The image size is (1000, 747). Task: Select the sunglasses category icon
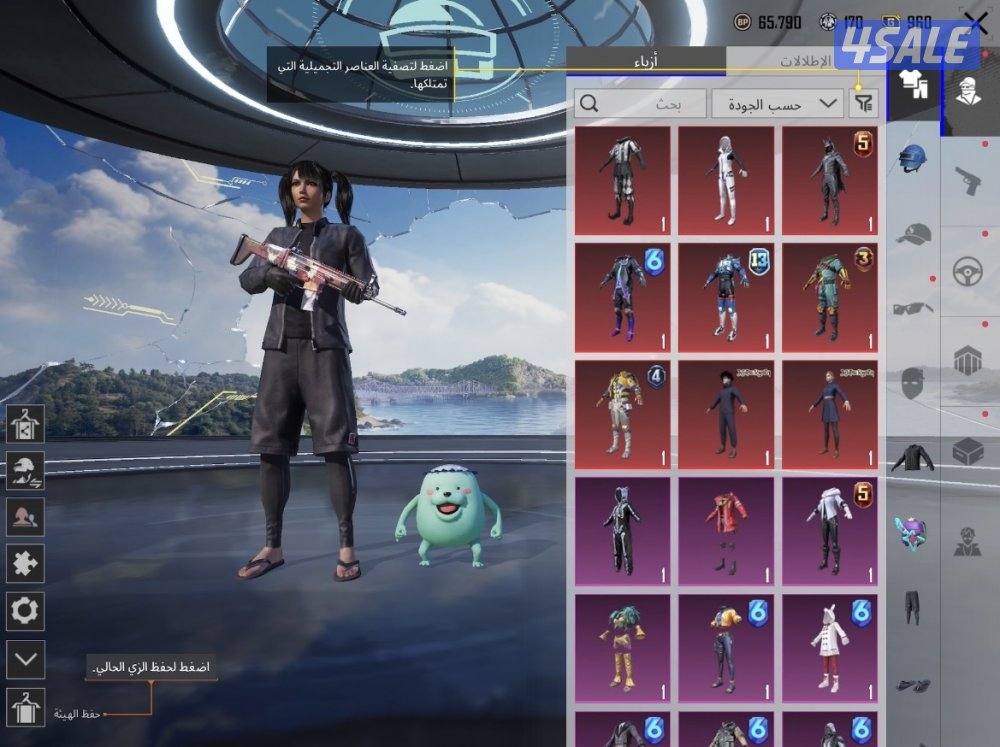click(x=912, y=308)
